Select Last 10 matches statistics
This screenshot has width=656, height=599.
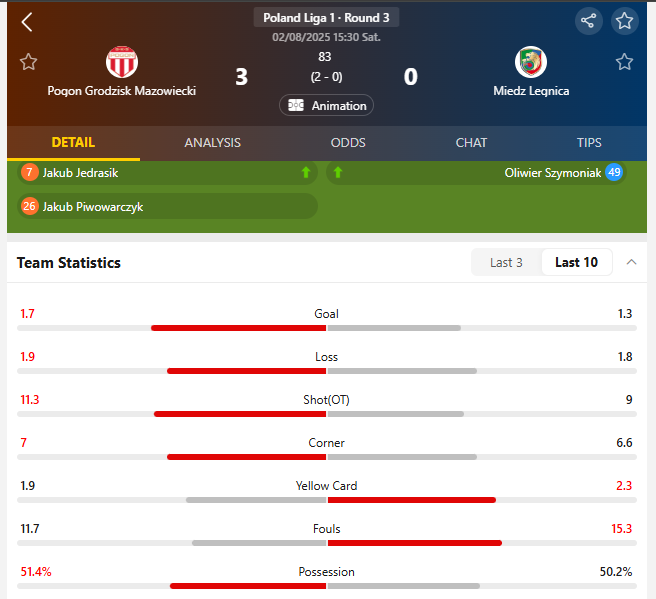(x=576, y=263)
